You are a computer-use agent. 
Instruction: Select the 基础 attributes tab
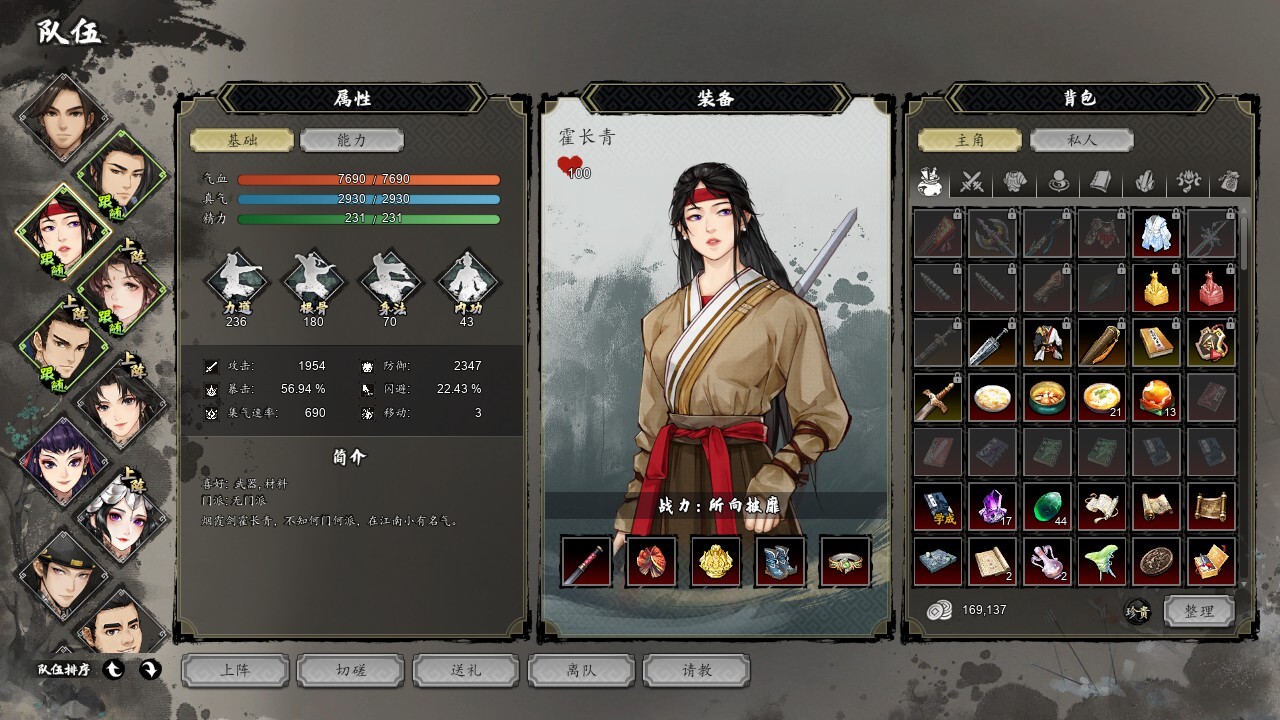coord(242,140)
